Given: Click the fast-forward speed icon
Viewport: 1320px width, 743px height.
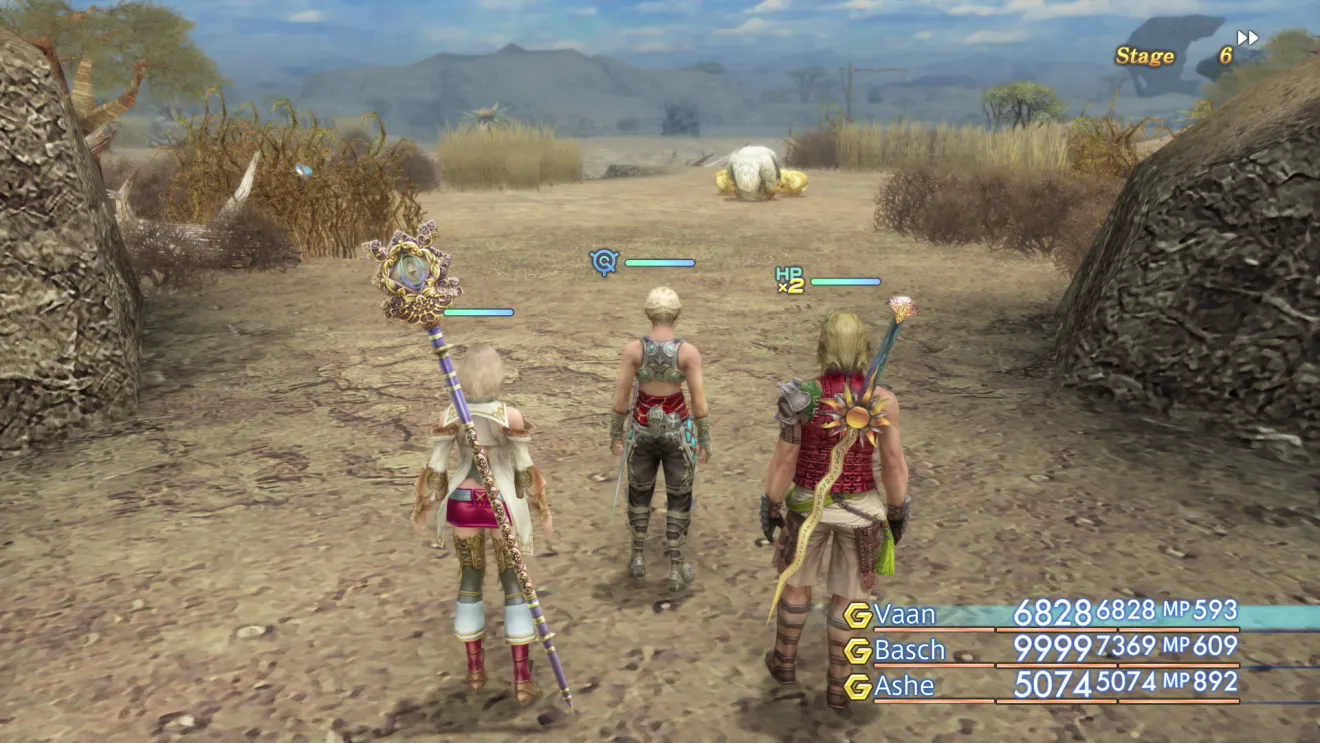Looking at the screenshot, I should [1247, 38].
